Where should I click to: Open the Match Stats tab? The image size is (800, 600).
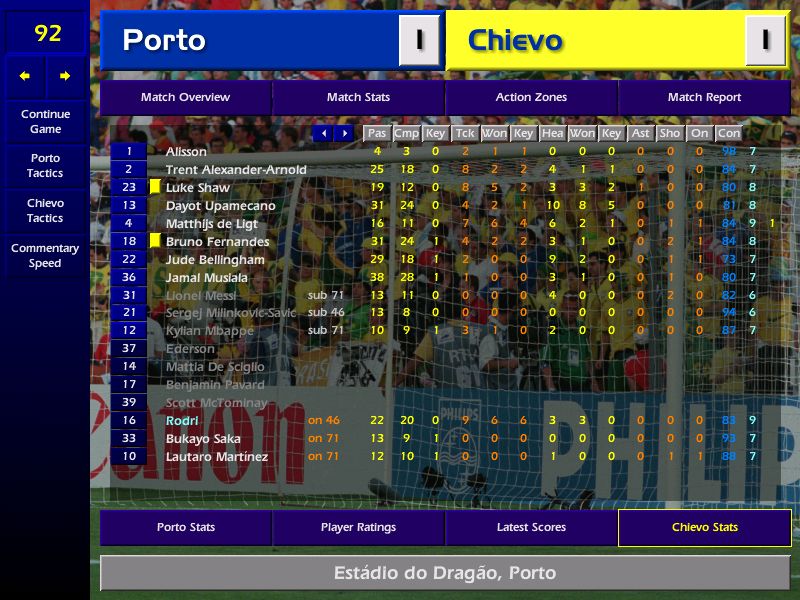358,97
